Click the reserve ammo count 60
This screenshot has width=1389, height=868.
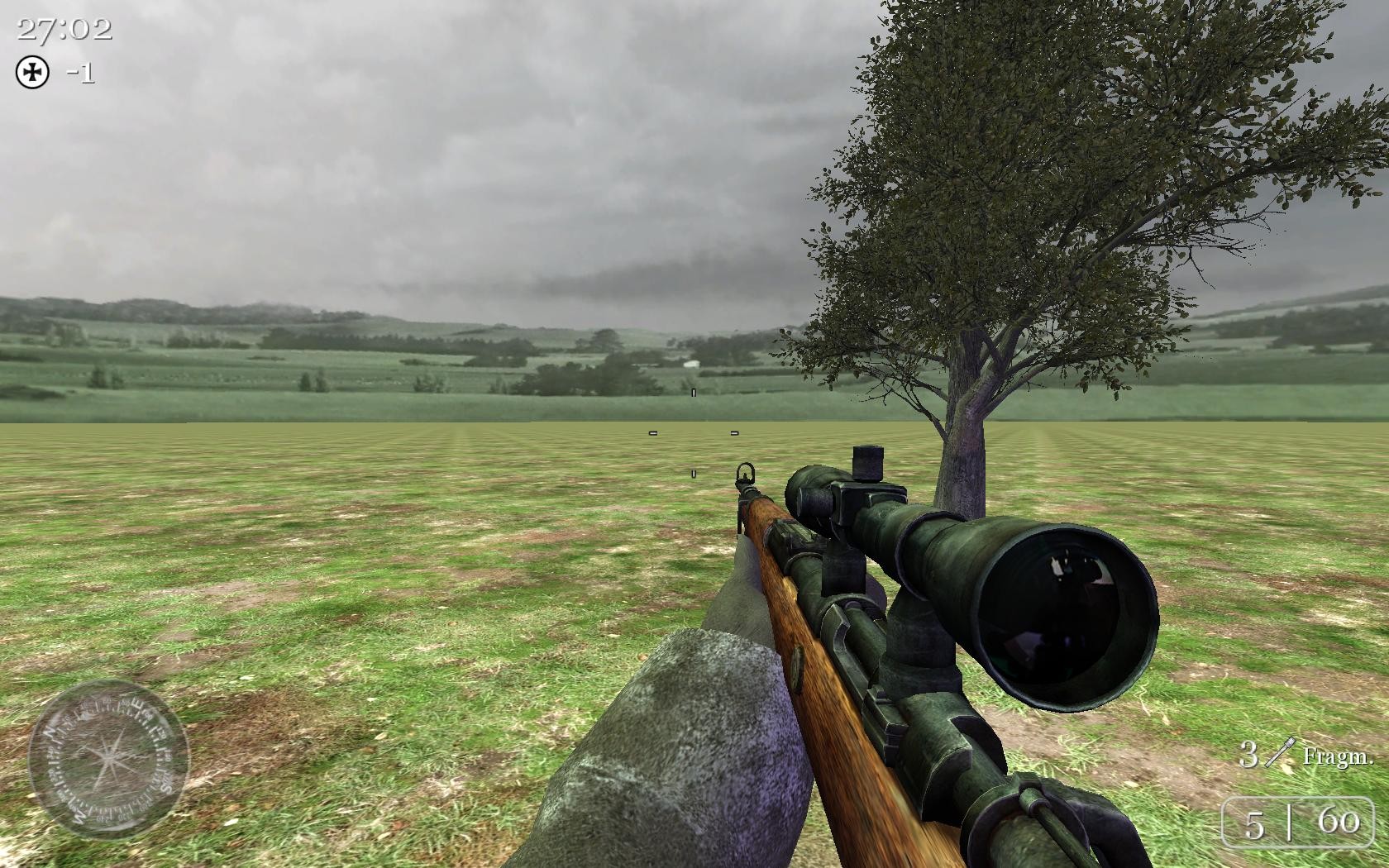[1339, 821]
